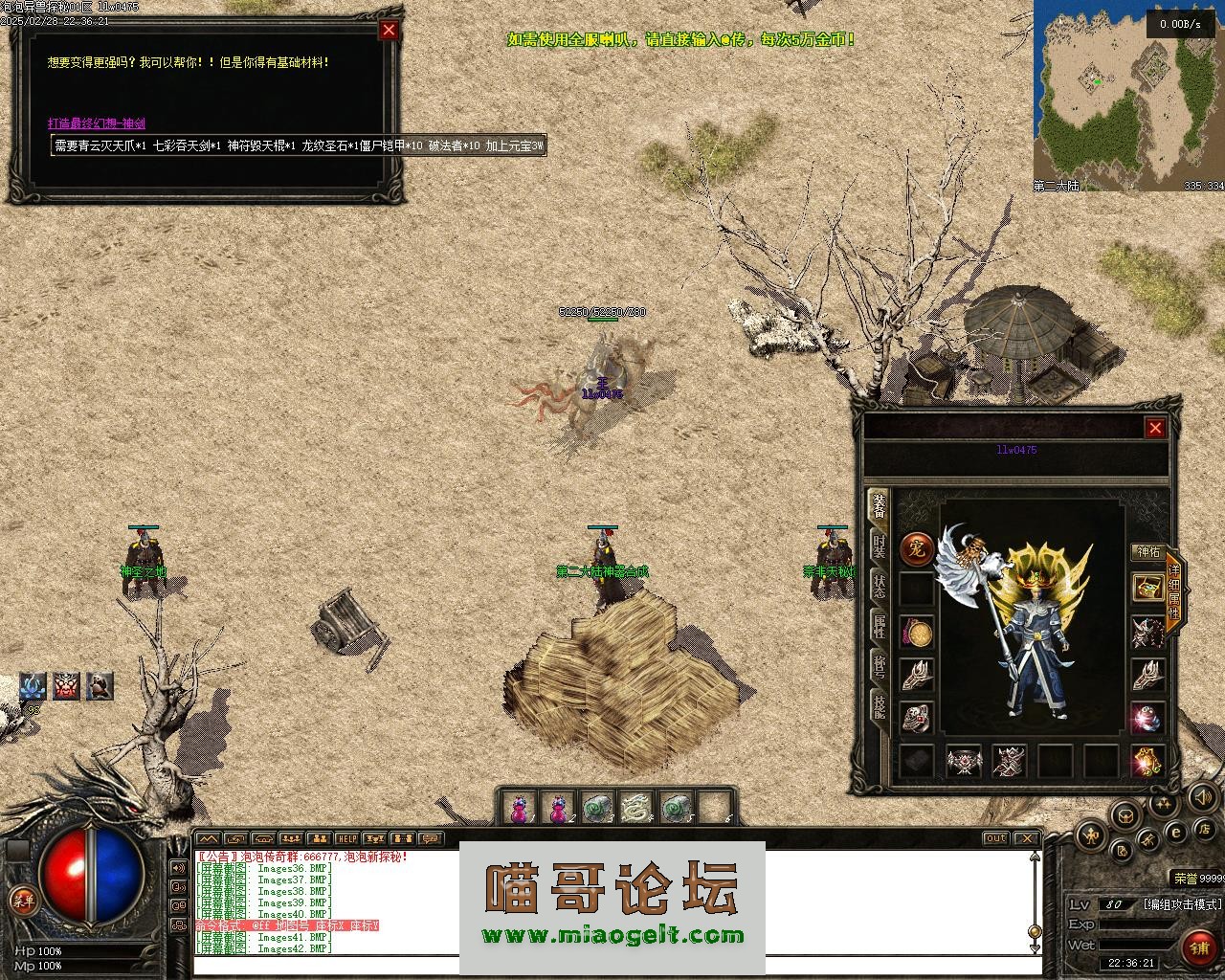Toggle sound with the speaker button
This screenshot has width=1225, height=980.
[x=1202, y=796]
